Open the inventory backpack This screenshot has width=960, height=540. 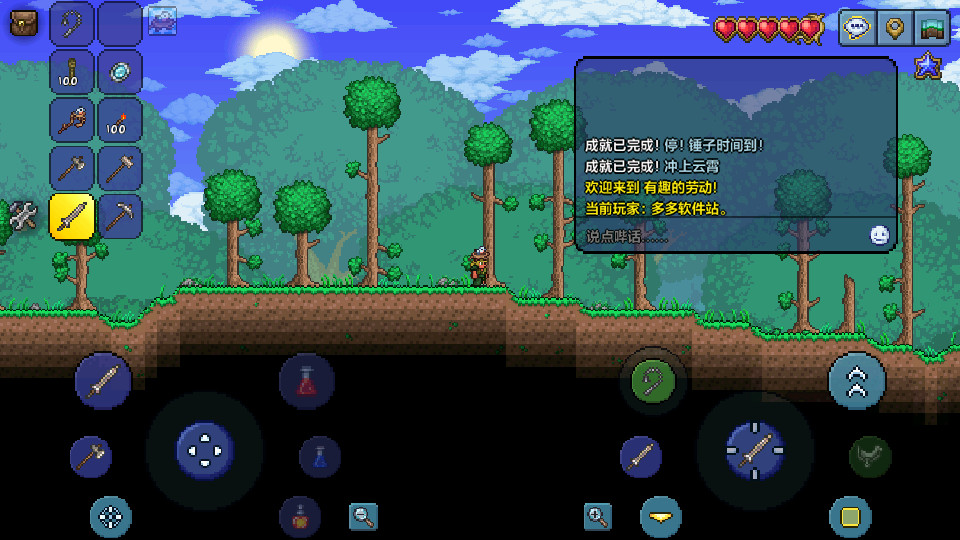[23, 22]
